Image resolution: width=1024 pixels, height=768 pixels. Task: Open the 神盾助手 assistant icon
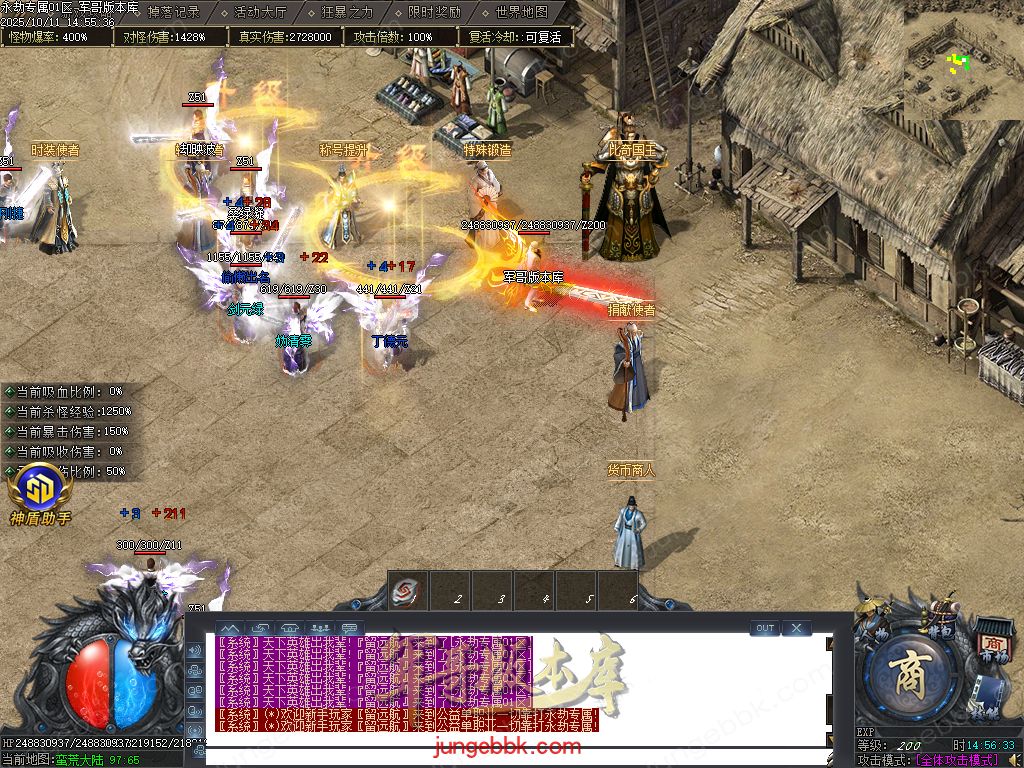[40, 490]
